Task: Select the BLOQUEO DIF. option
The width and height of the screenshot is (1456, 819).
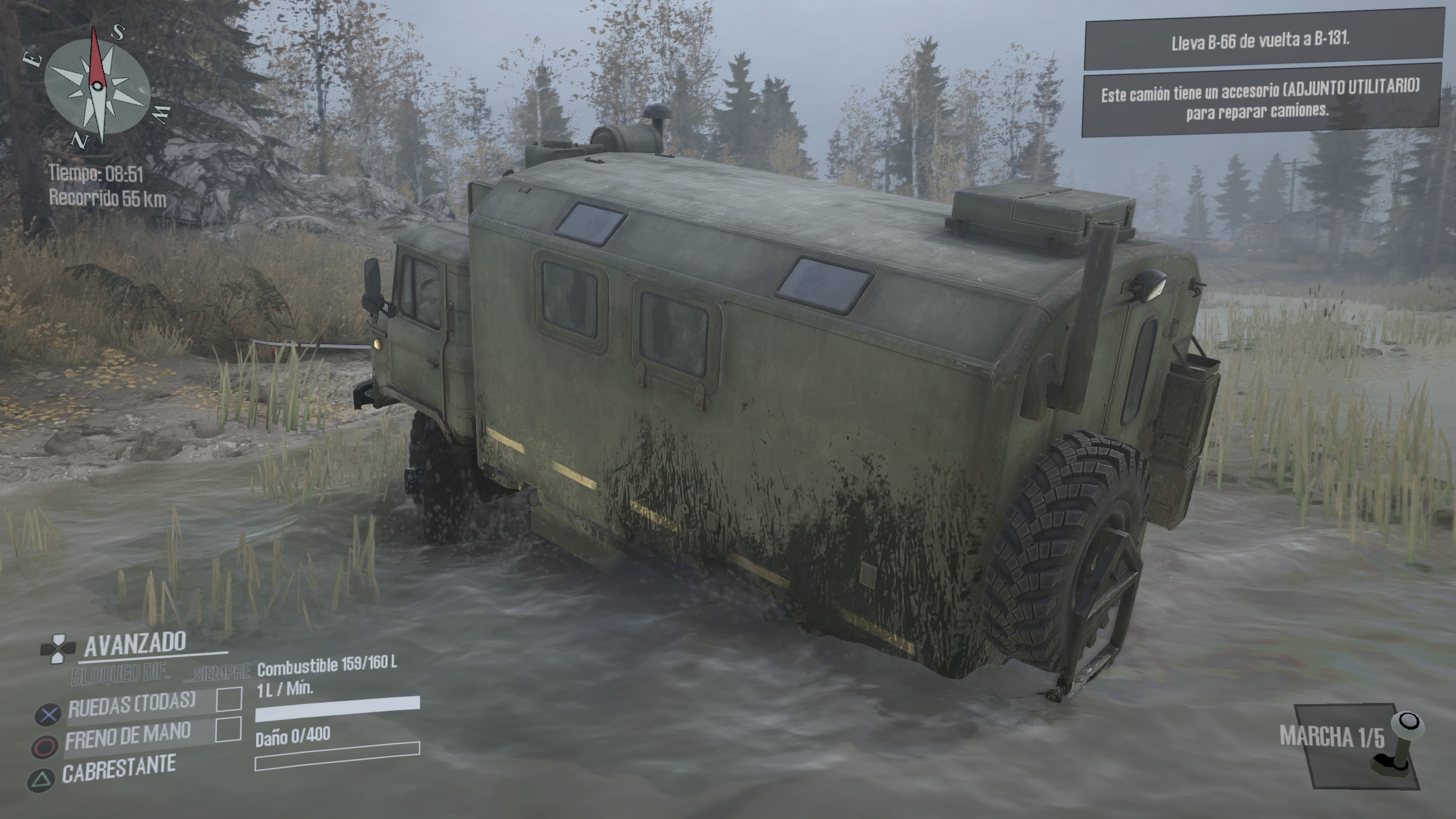Action: pyautogui.click(x=121, y=674)
